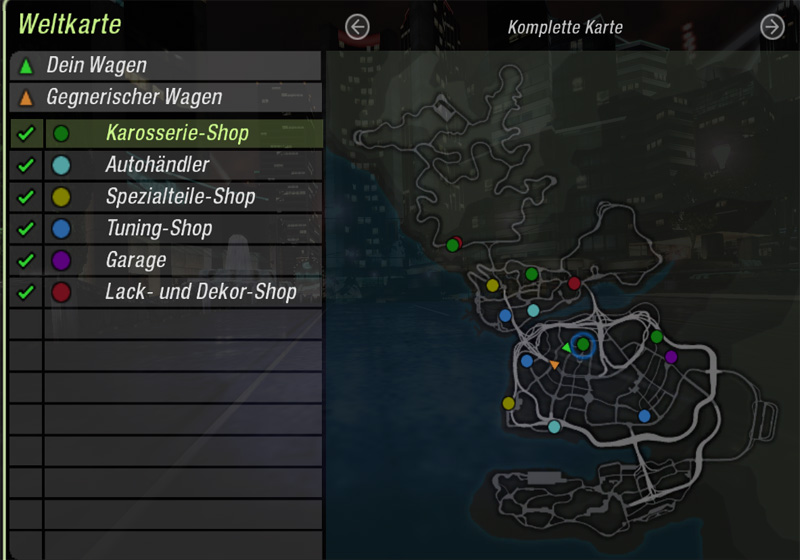Toggle the Spezialteile-Shop map filter
800x560 pixels.
26,197
